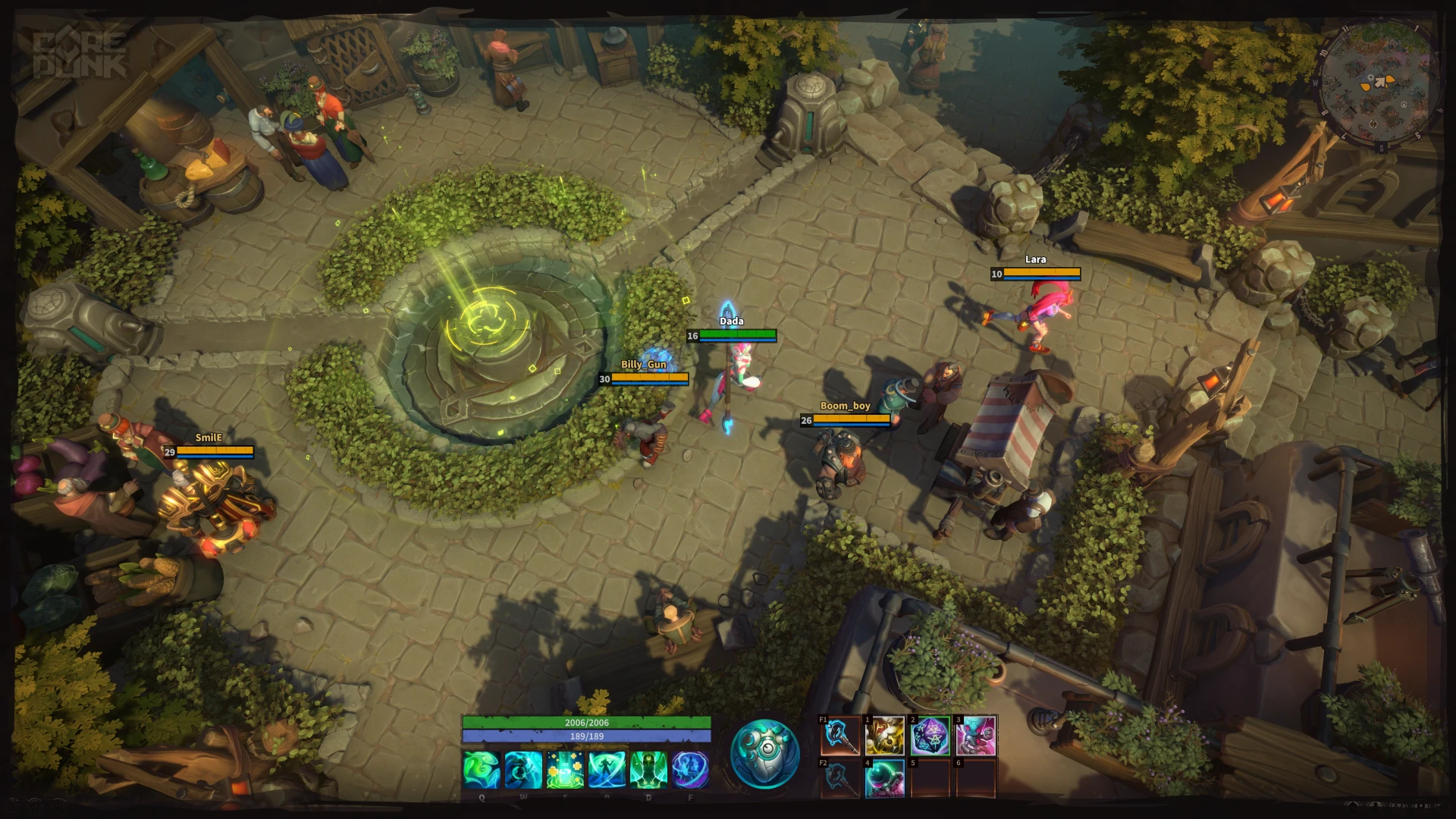The width and height of the screenshot is (1456, 819).
Task: Activate the d20 dice item in slot 2
Action: click(x=930, y=735)
